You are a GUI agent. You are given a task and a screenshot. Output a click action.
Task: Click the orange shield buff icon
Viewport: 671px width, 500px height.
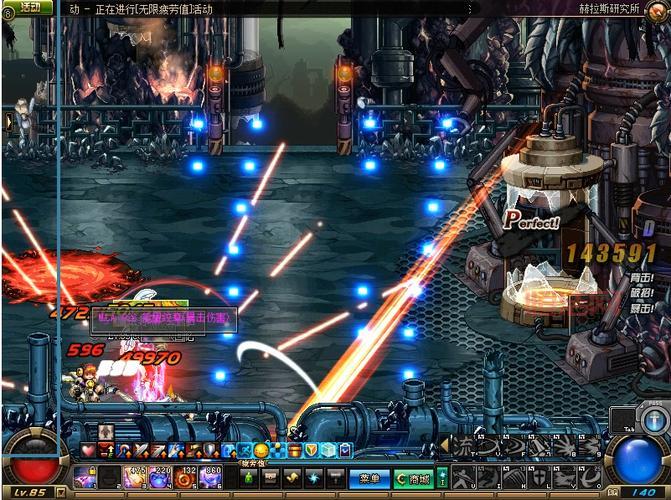click(312, 450)
